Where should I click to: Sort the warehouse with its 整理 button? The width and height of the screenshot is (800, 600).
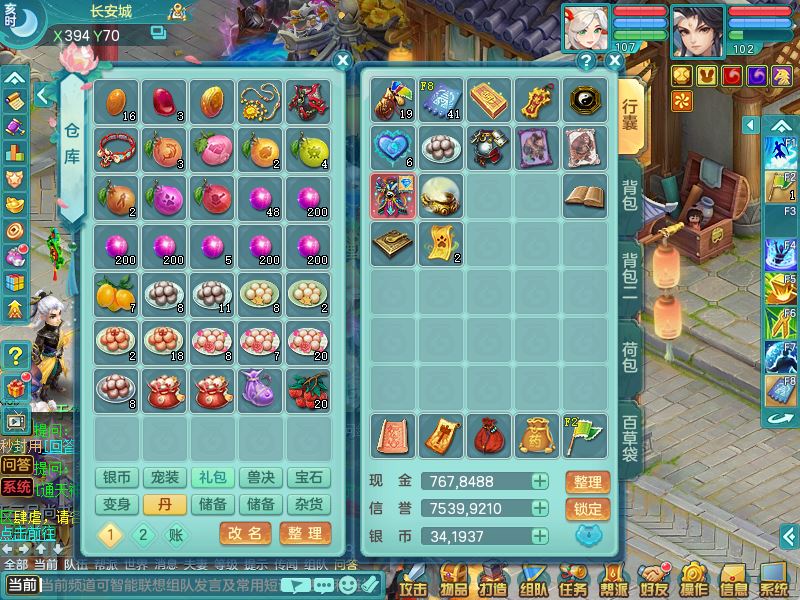pos(304,534)
